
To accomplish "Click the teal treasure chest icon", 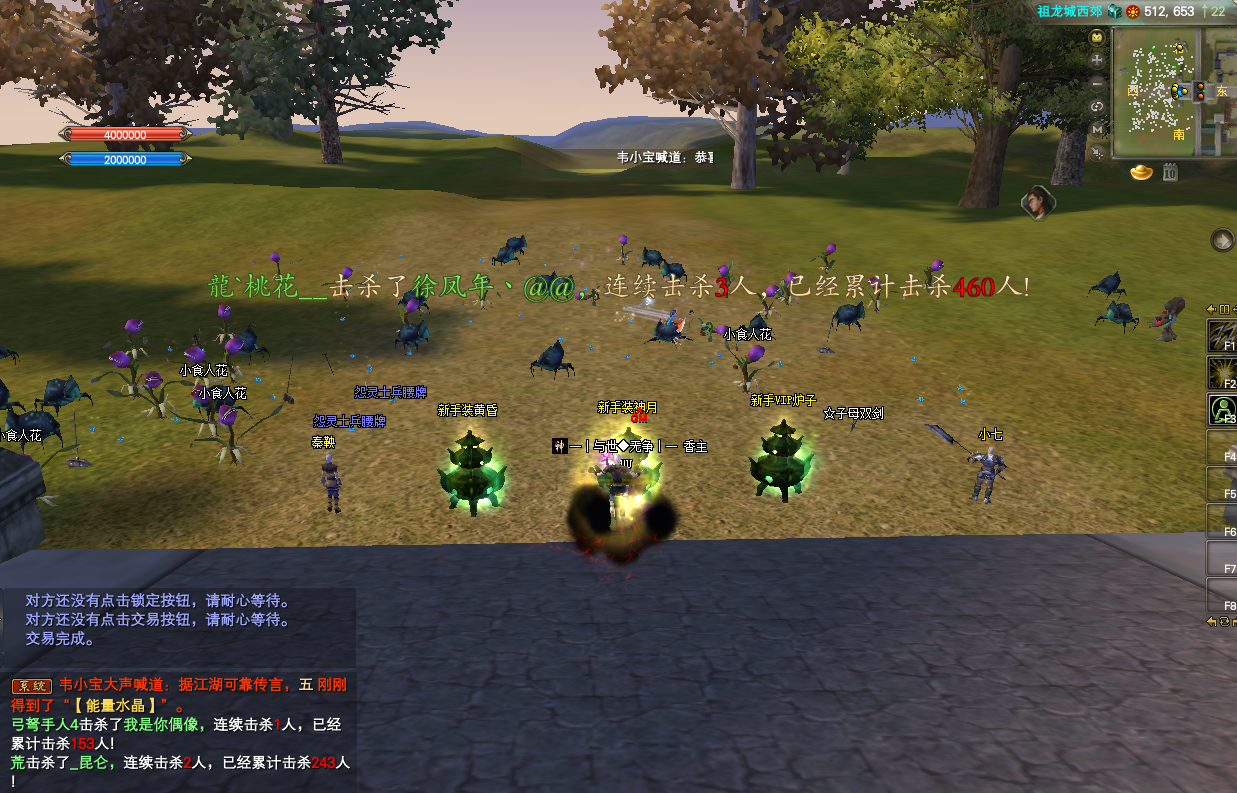I will [x=1114, y=11].
